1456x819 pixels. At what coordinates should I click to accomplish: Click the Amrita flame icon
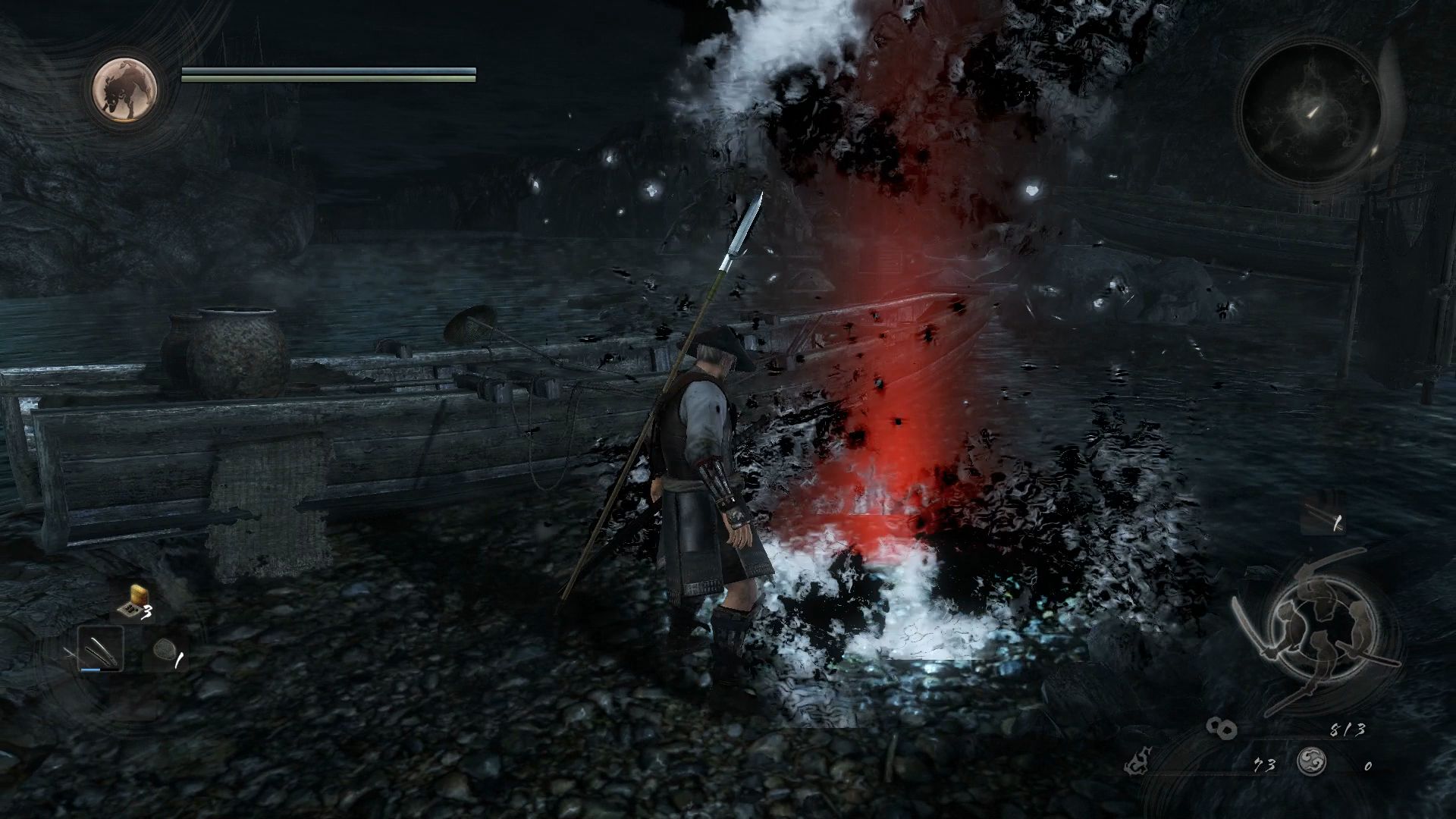tap(1137, 762)
